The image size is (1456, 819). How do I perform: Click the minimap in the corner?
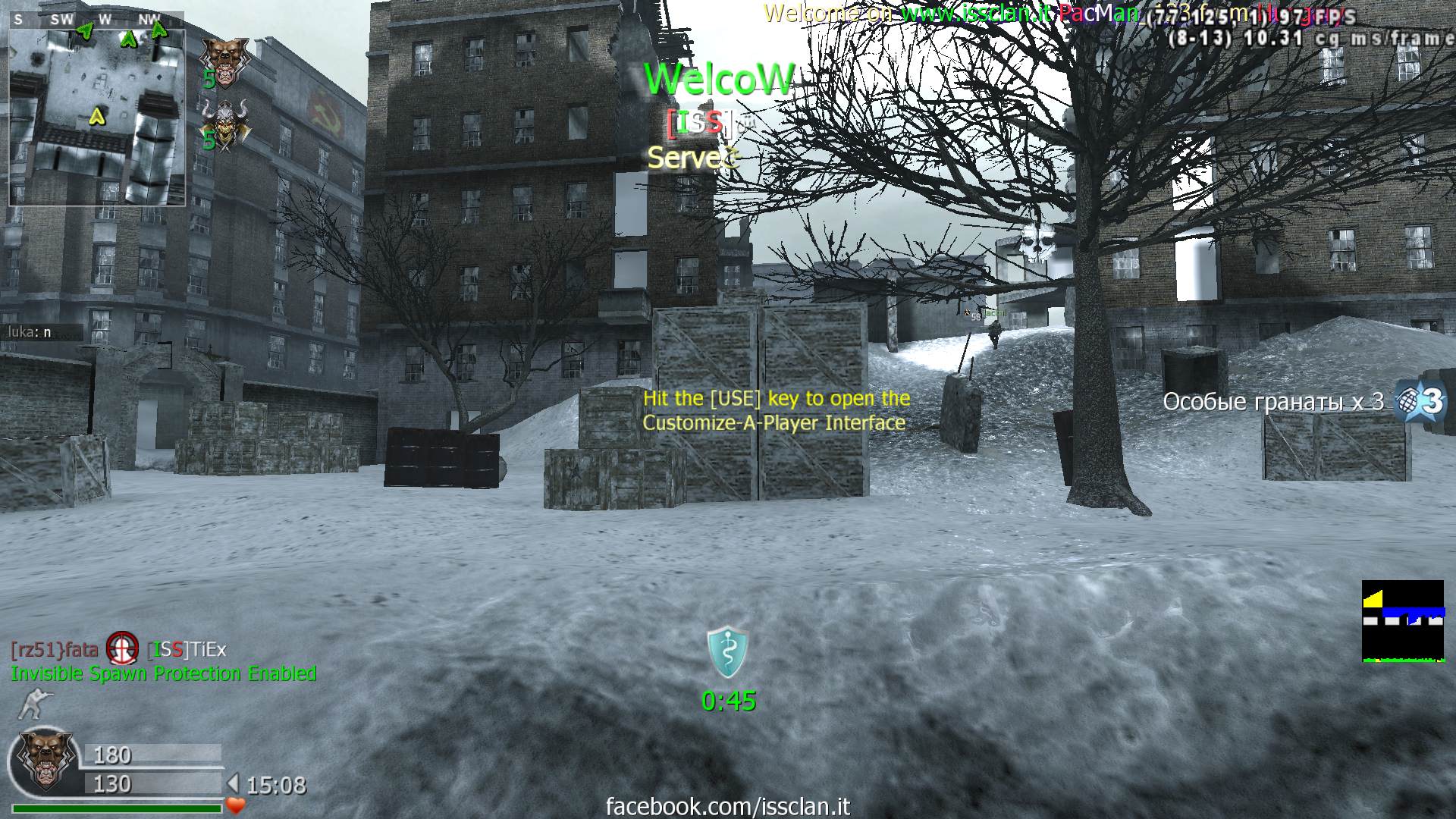tap(97, 115)
